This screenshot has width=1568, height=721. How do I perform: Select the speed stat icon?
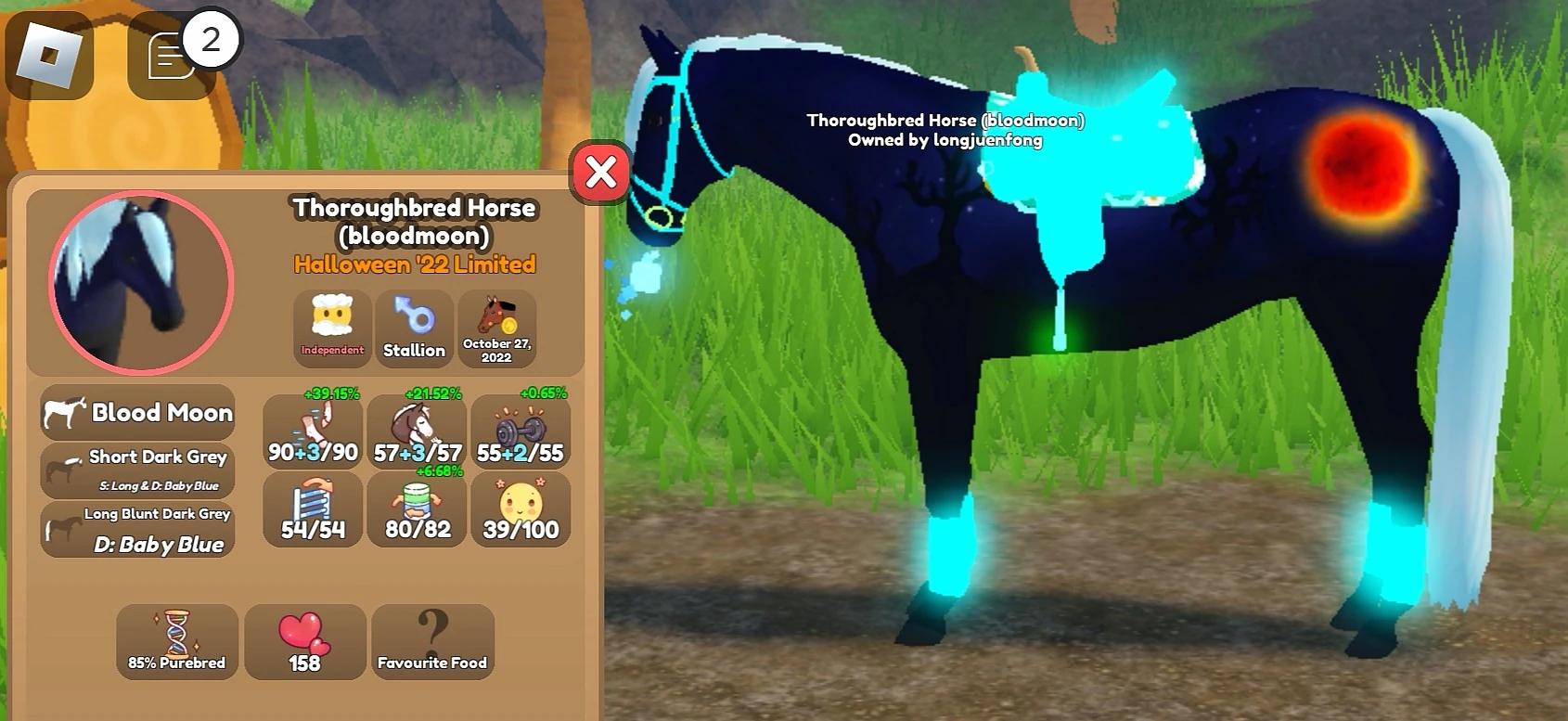[311, 427]
